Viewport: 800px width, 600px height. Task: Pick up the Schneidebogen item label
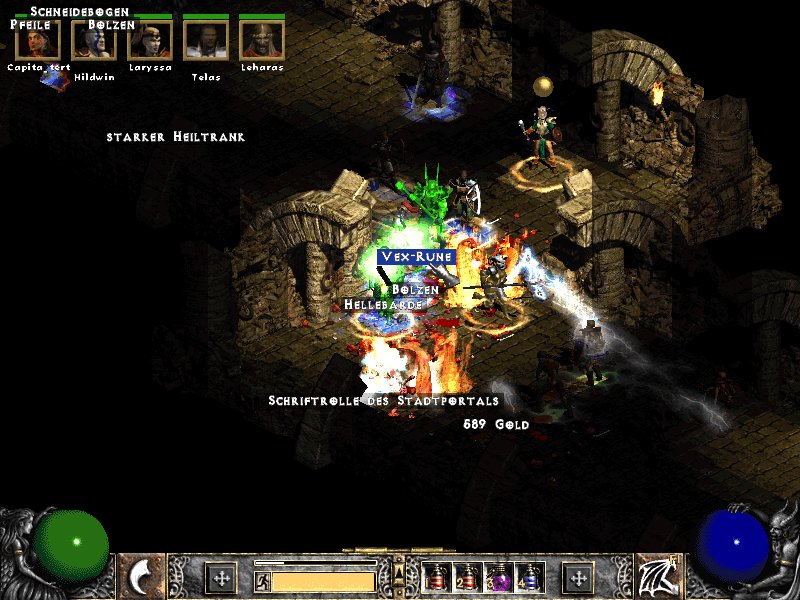pyautogui.click(x=80, y=12)
